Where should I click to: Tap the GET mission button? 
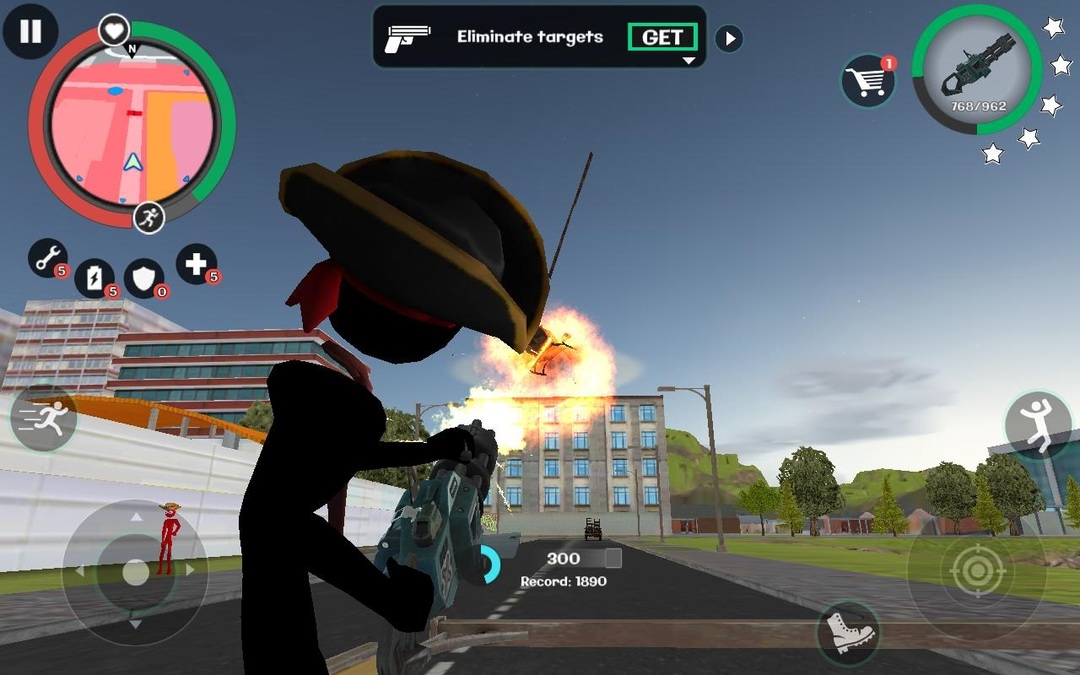pyautogui.click(x=662, y=37)
